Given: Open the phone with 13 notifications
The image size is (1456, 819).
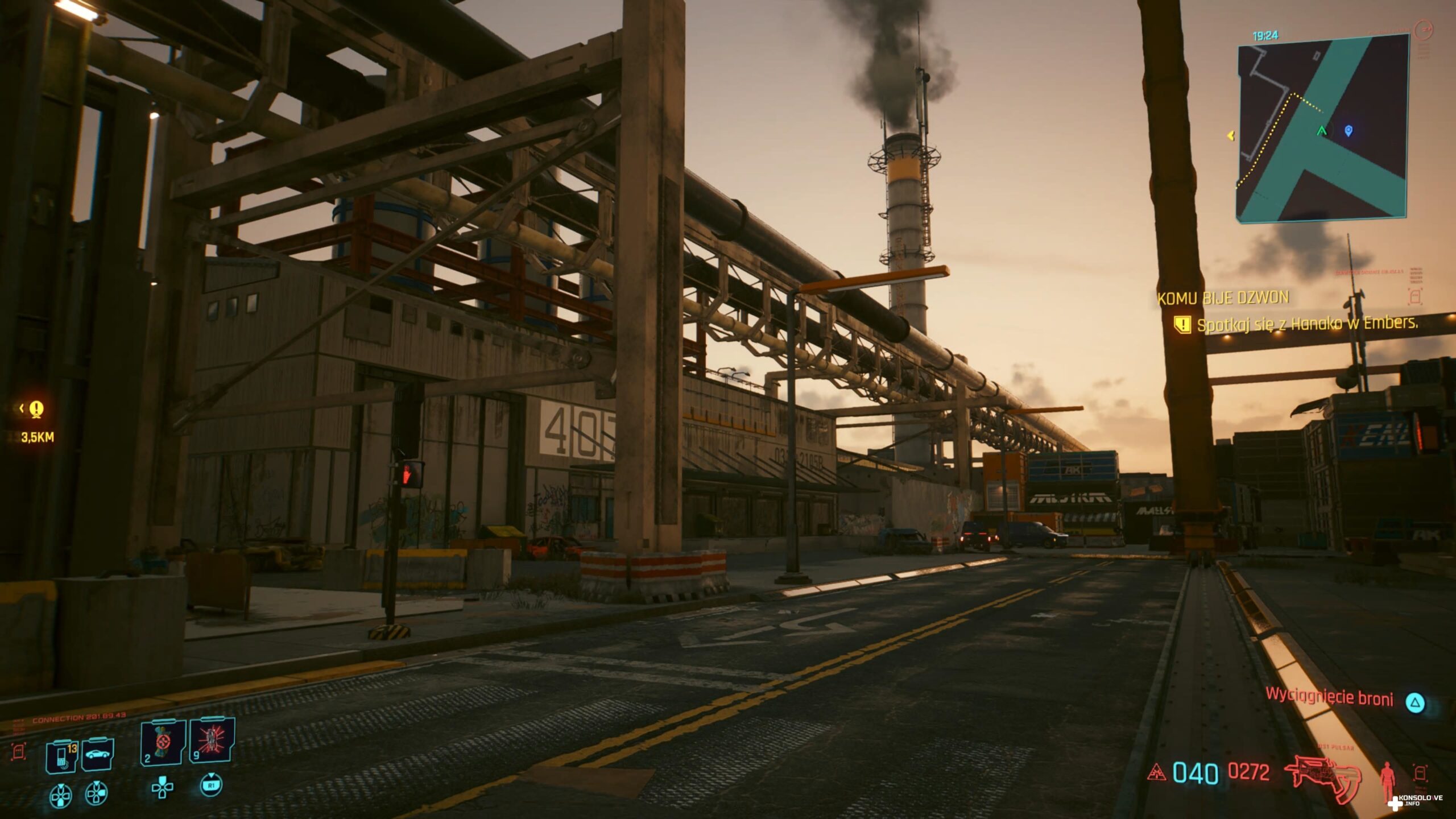Looking at the screenshot, I should point(61,756).
